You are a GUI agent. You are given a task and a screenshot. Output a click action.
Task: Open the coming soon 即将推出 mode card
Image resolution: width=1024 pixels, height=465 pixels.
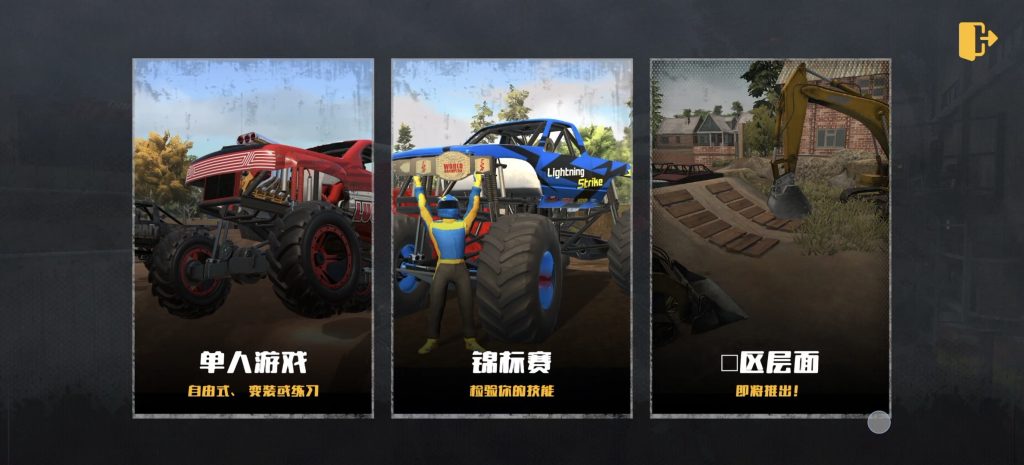tap(770, 238)
